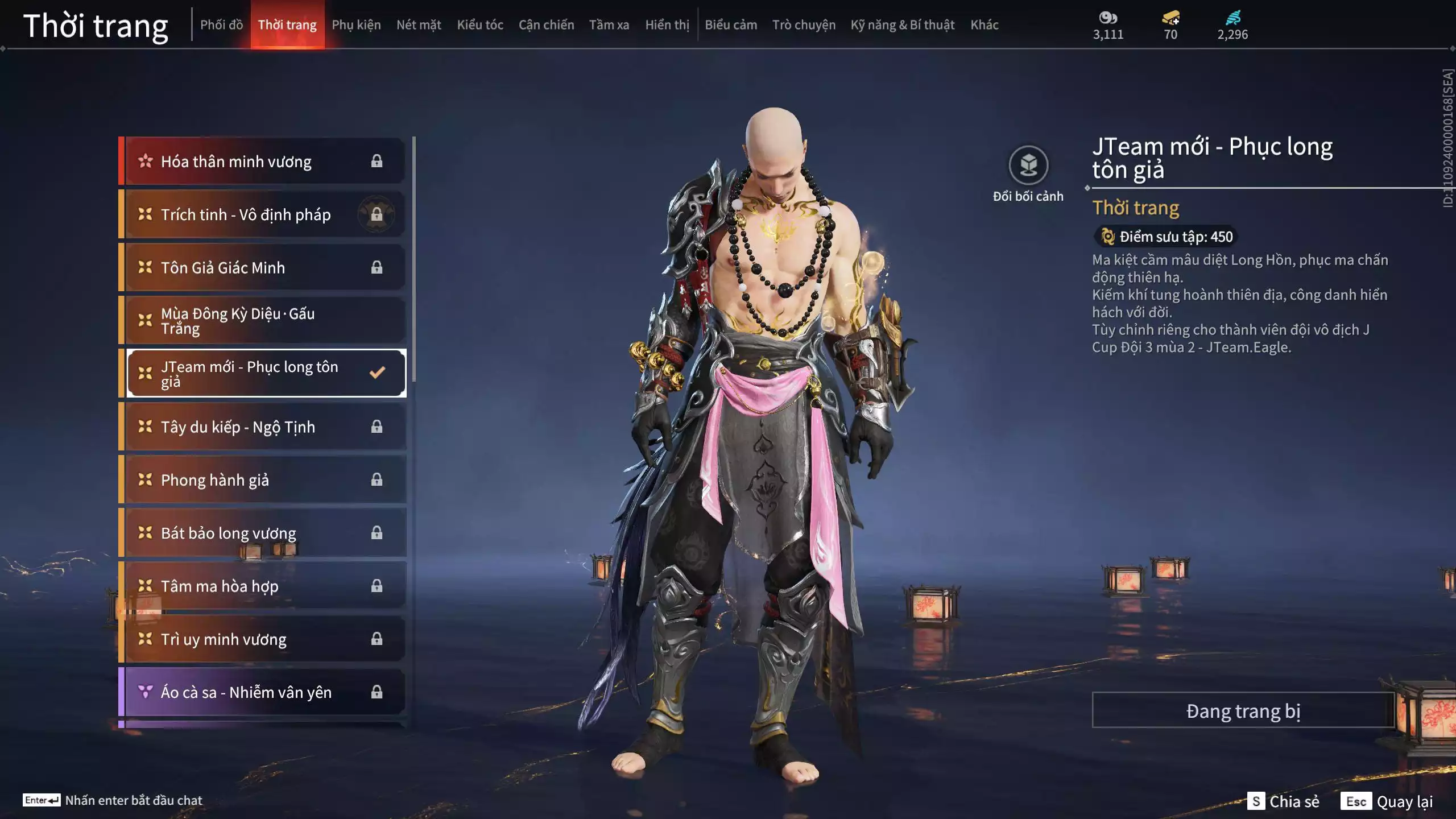Go to the Kiểu tóc tab
This screenshot has width=1456, height=819.
(480, 25)
